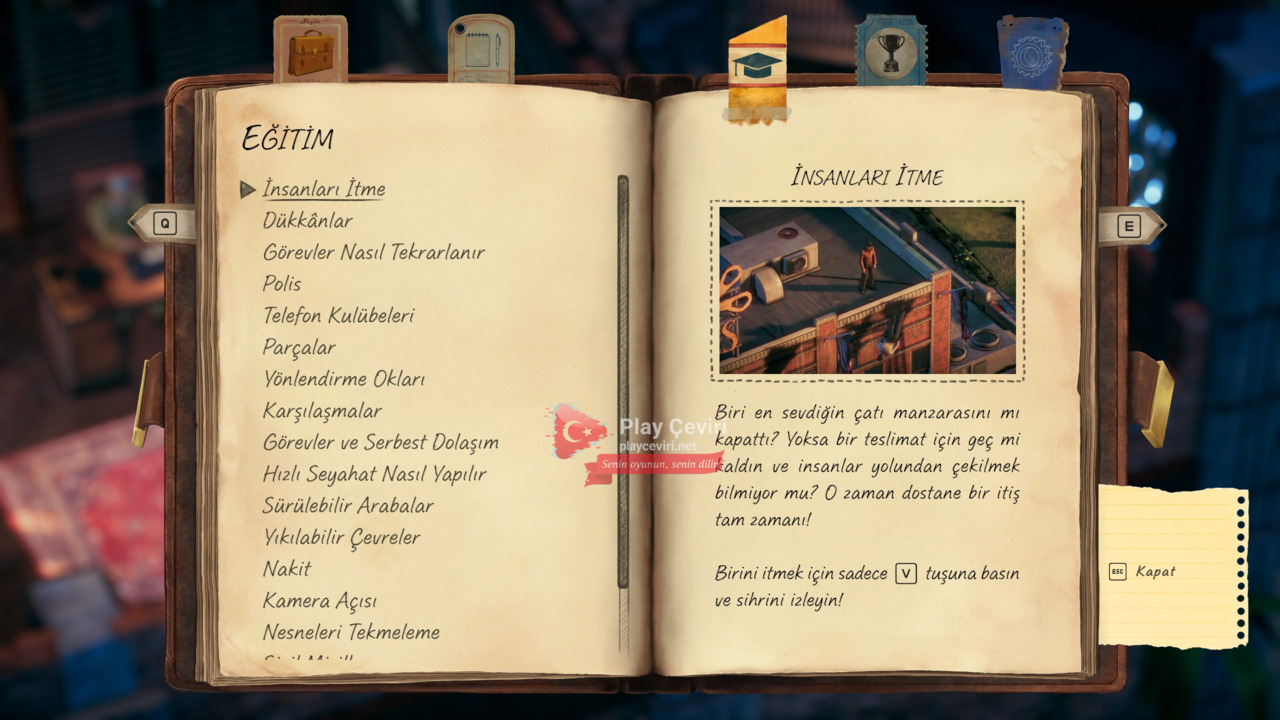Open the notepad checklist tab
This screenshot has width=1280, height=720.
pyautogui.click(x=481, y=49)
